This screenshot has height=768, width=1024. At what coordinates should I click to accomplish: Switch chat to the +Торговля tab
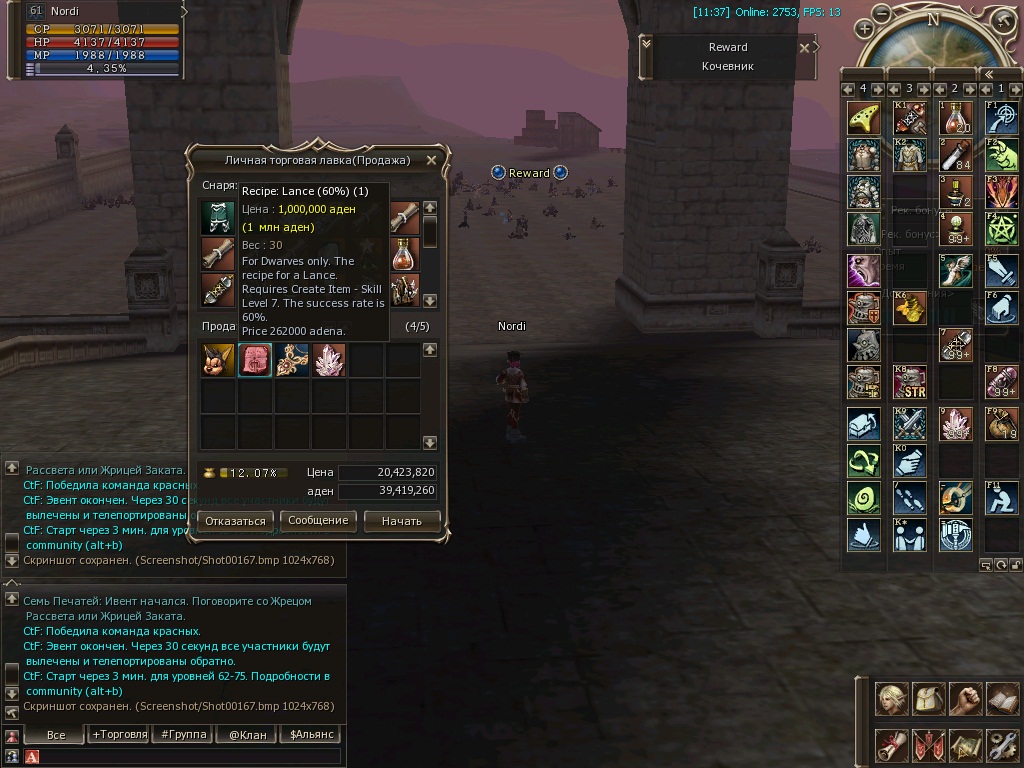[x=119, y=734]
